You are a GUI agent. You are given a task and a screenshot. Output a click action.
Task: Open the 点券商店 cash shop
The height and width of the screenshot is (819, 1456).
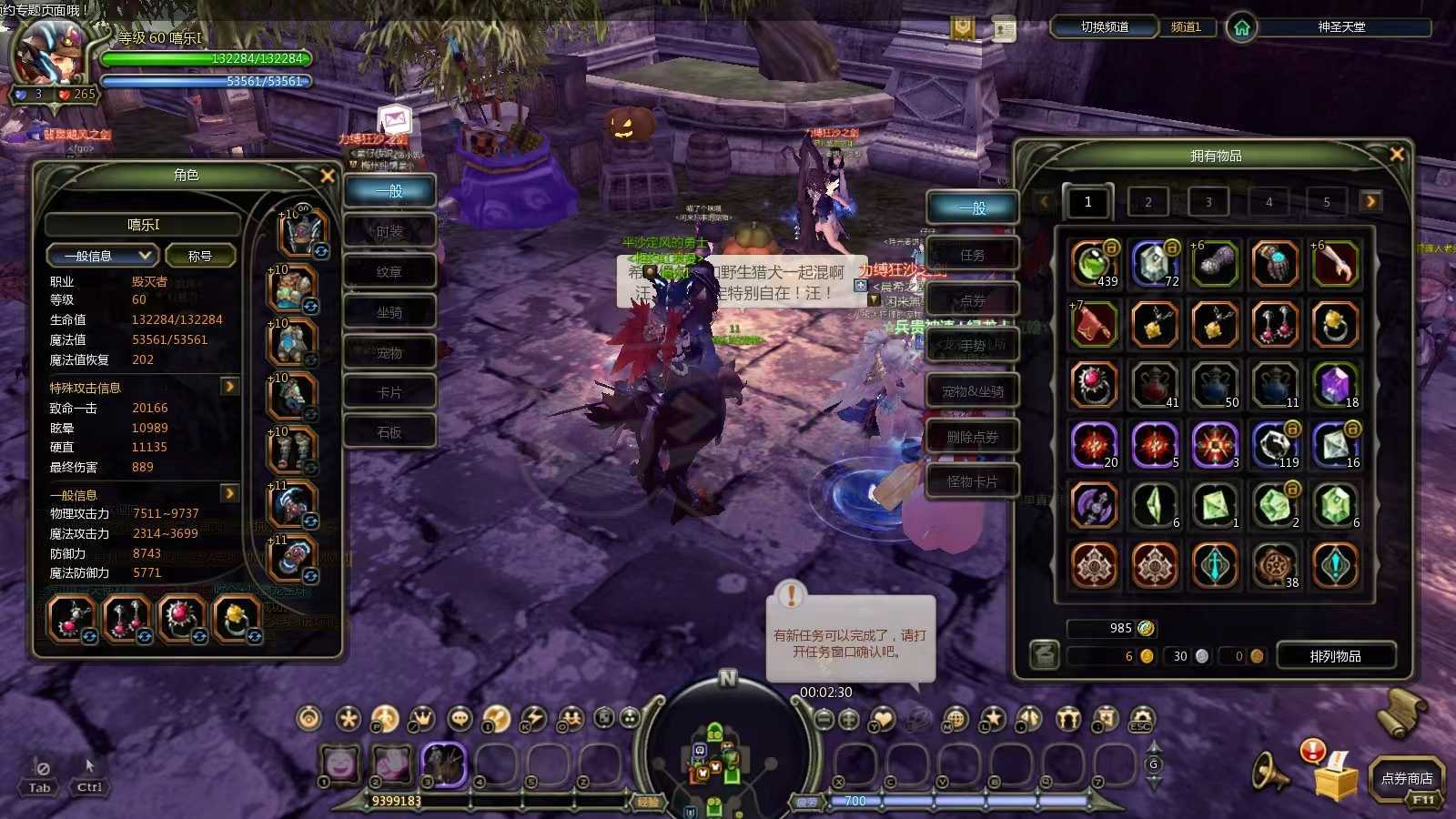pos(1406,778)
